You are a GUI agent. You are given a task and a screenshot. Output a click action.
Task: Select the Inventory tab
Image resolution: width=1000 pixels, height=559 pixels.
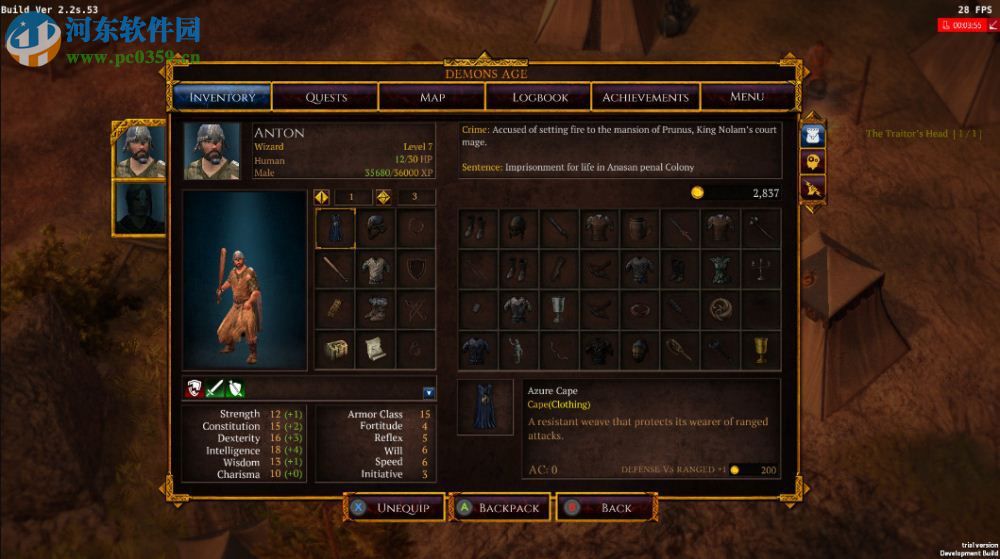(222, 97)
